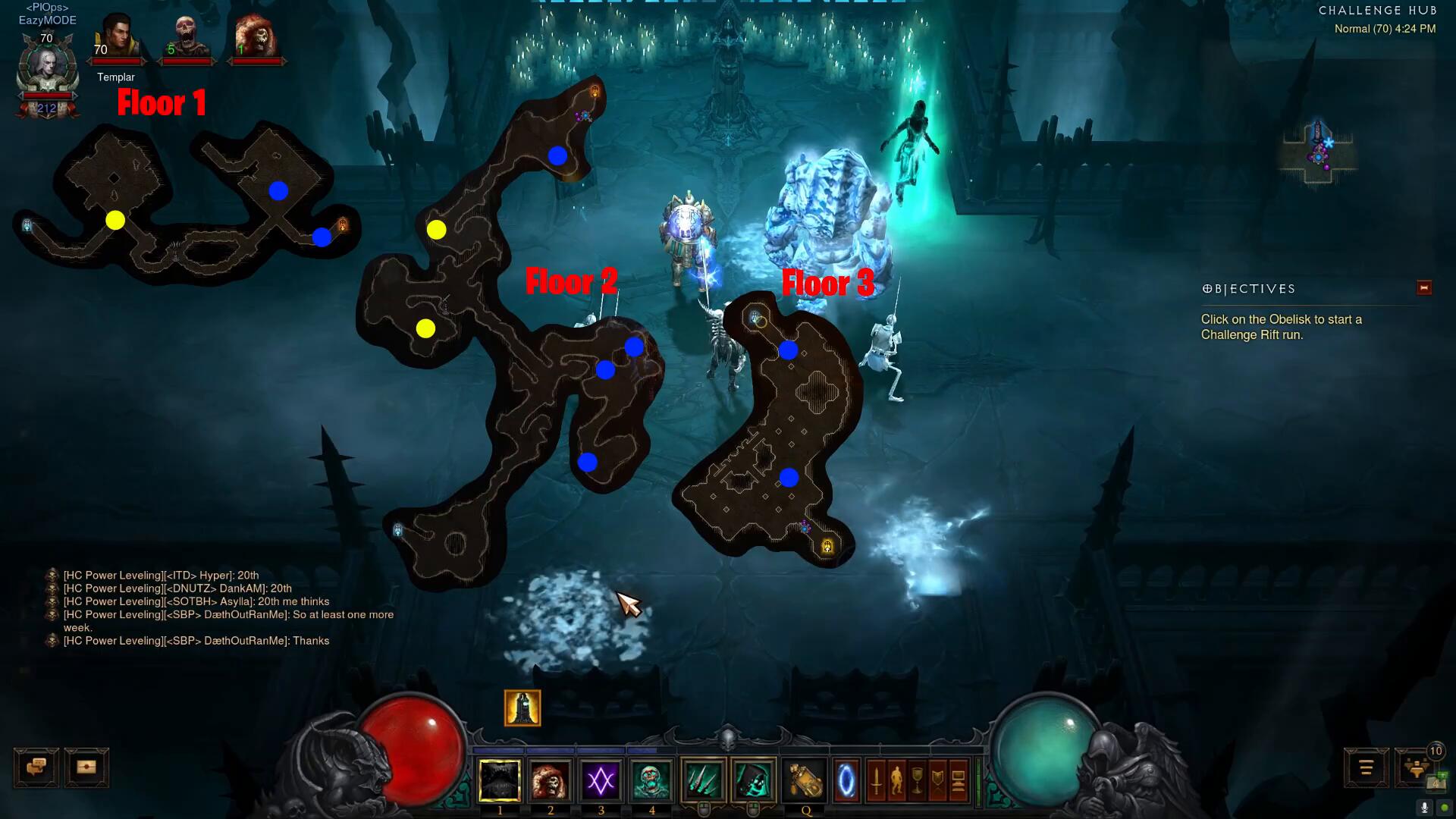Screen dimensions: 1456x819
Task: Select the hooded reaper right-mouse skill
Action: 754,780
